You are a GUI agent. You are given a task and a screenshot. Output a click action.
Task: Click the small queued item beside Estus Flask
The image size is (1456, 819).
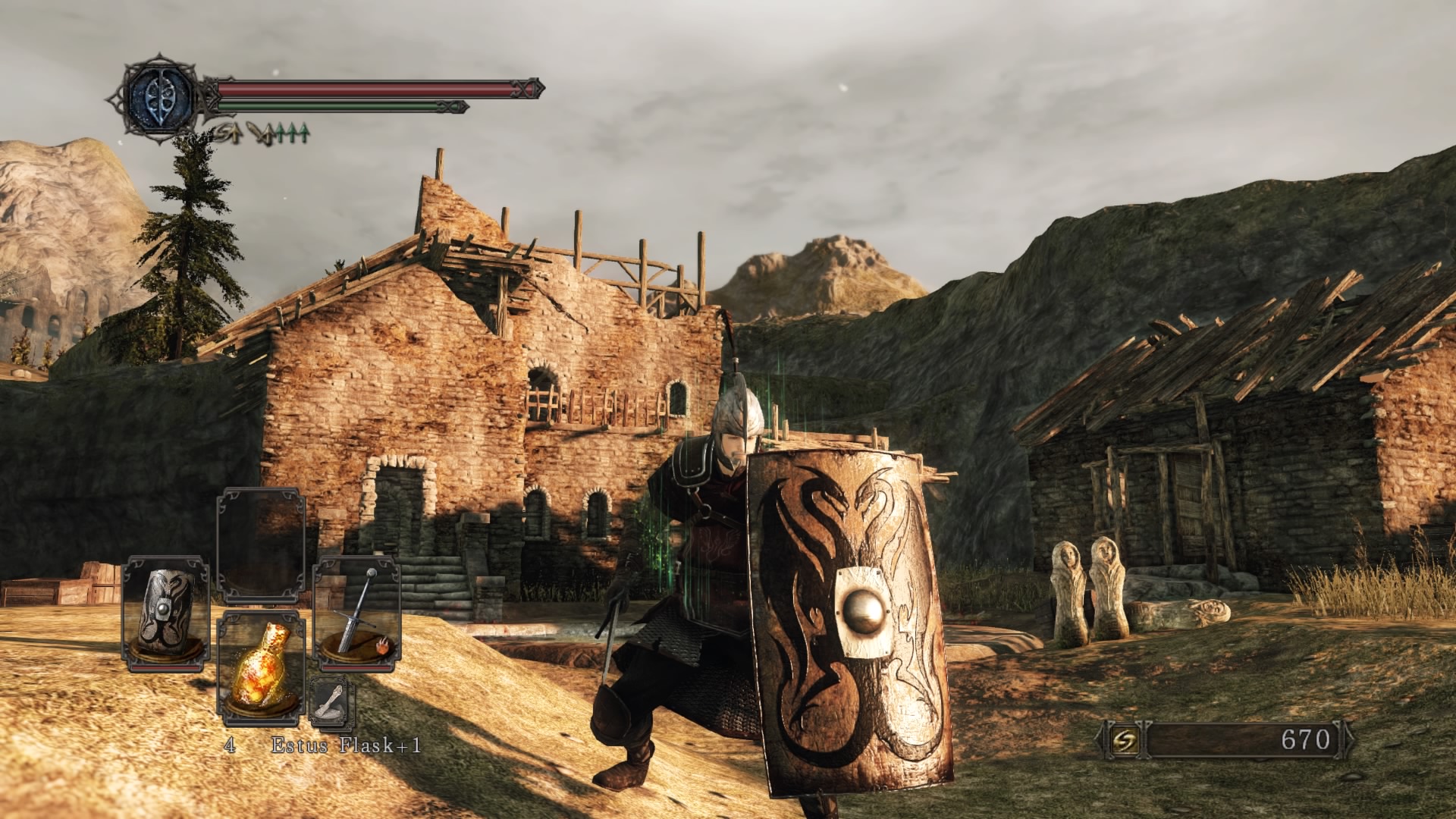click(x=331, y=702)
